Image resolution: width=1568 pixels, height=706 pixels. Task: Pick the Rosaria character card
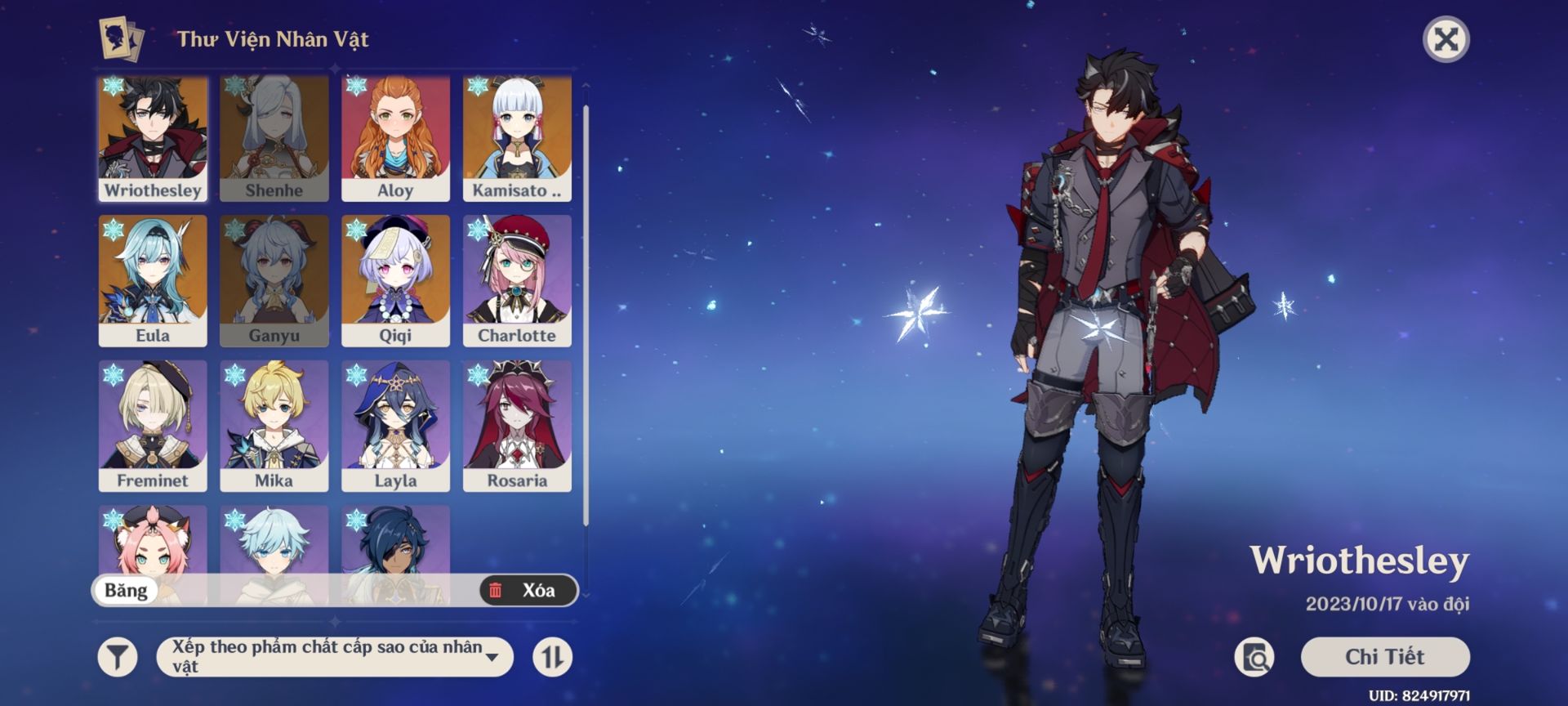click(517, 426)
